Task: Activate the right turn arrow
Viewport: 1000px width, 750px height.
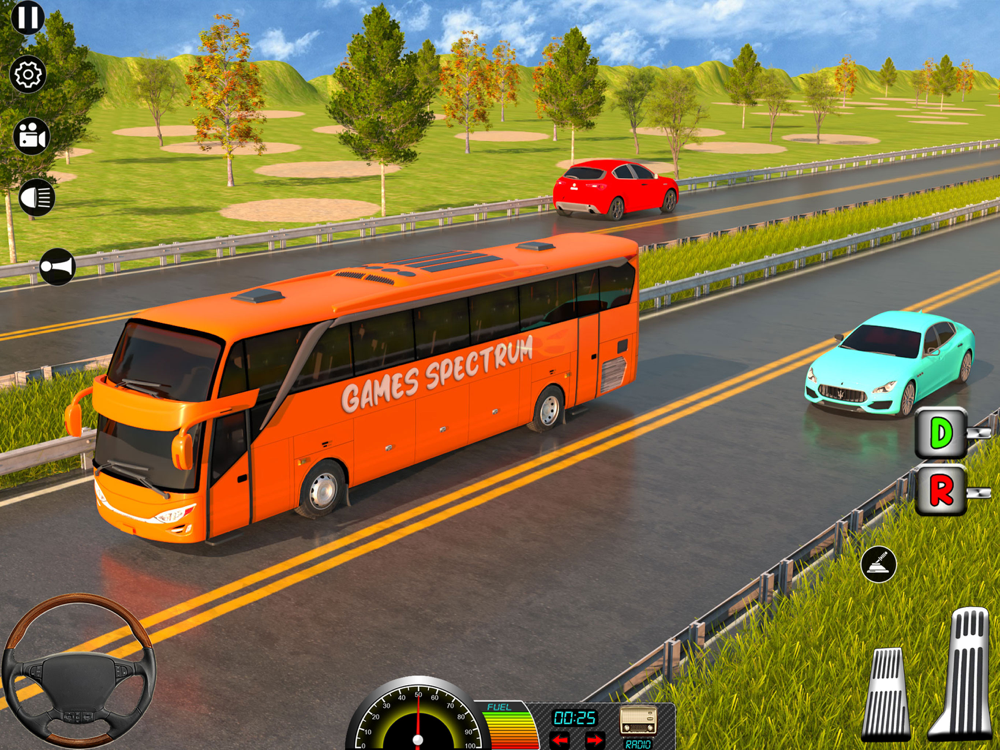Action: (594, 740)
